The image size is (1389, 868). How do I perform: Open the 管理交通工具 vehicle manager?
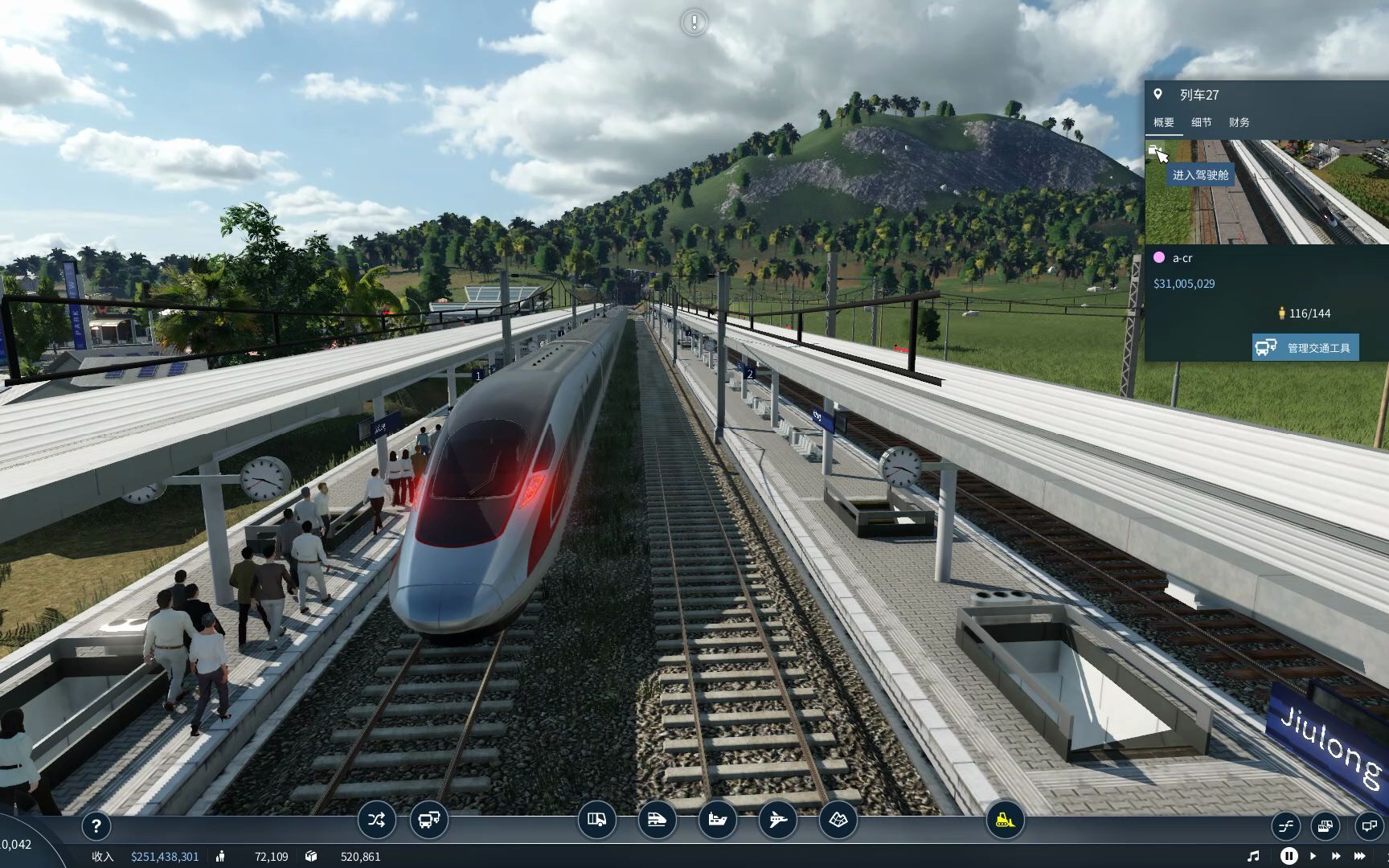click(1305, 347)
